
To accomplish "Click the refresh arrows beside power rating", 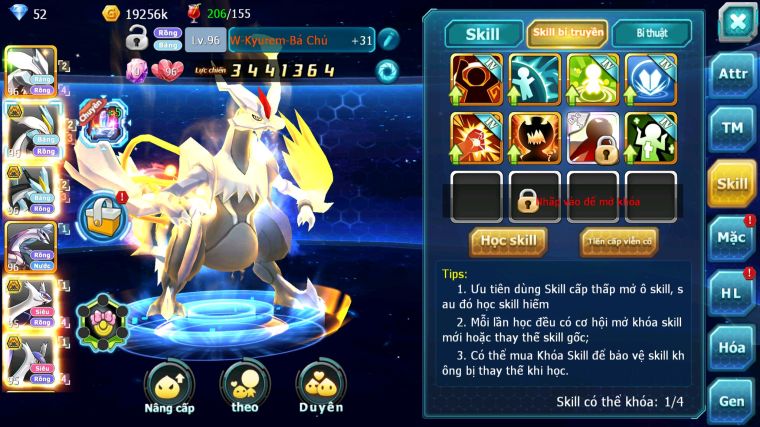I will coord(387,71).
